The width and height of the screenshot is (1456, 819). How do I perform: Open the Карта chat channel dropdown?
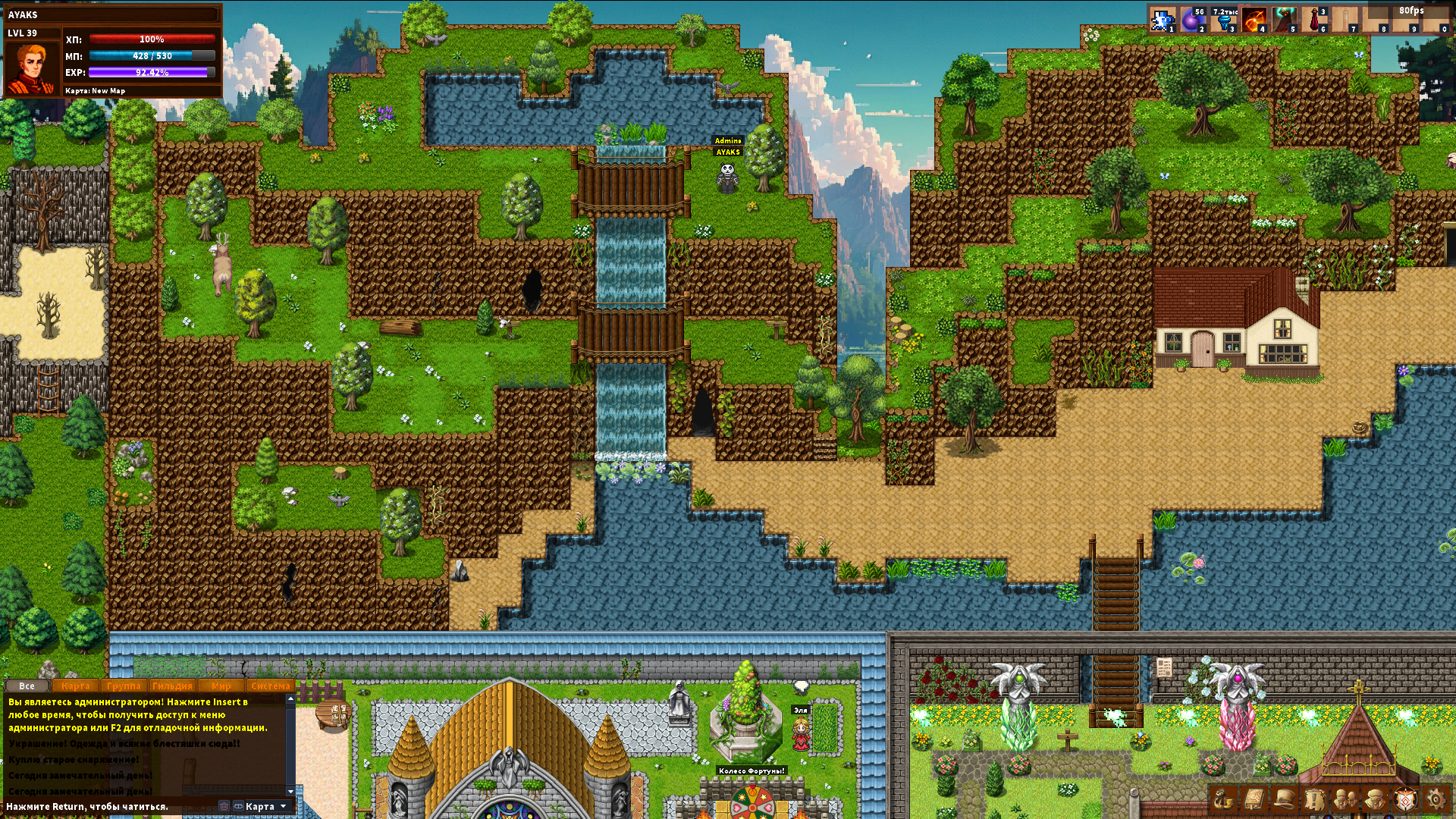point(262,806)
